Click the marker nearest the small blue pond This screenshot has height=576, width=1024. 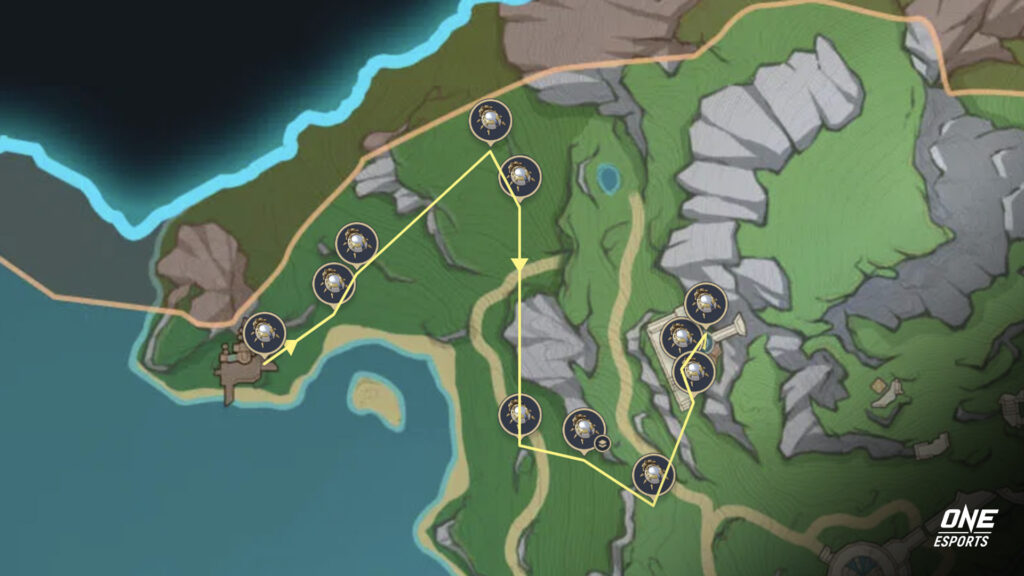pos(519,175)
